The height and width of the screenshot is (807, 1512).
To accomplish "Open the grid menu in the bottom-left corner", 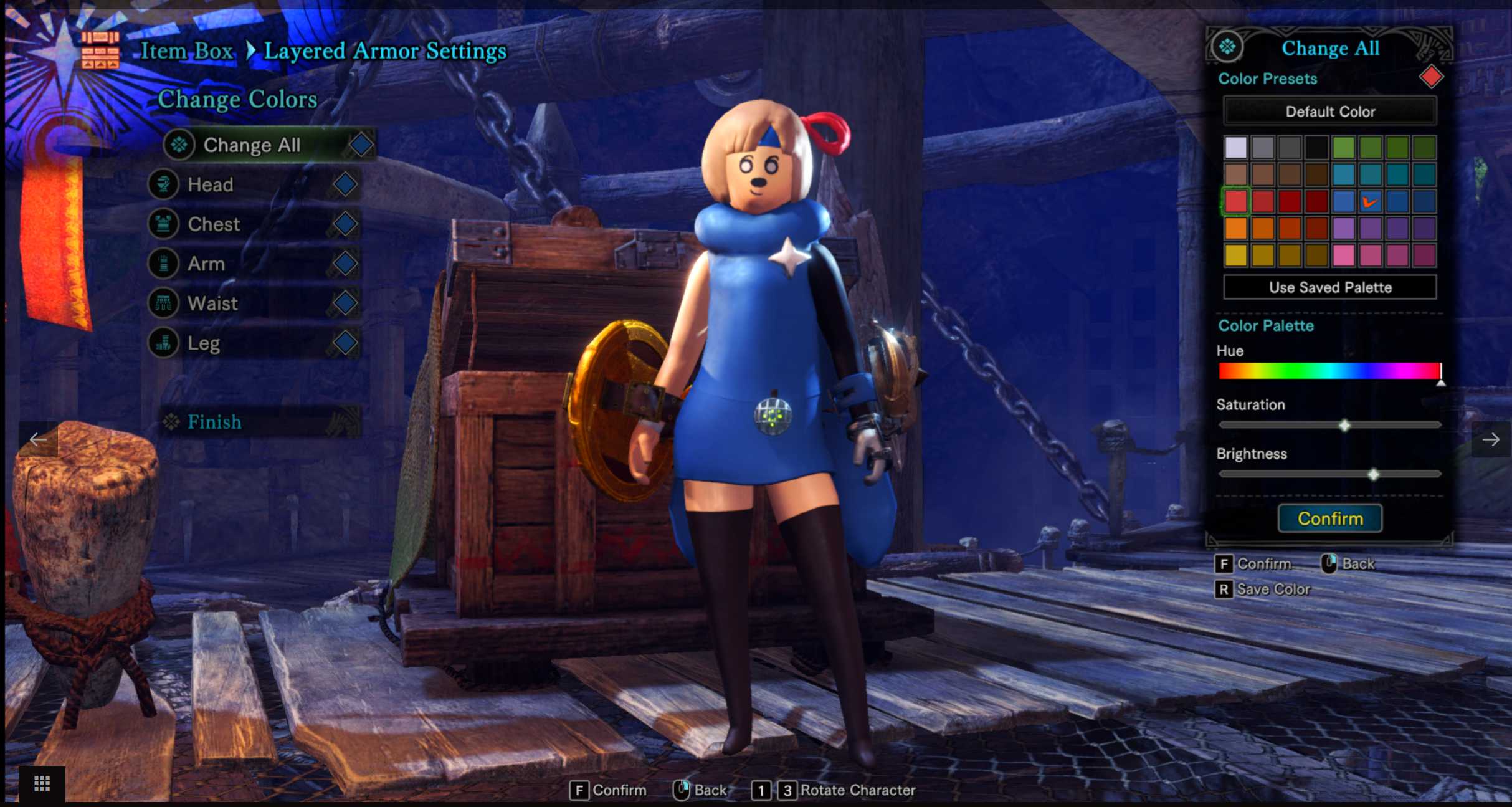I will click(41, 783).
